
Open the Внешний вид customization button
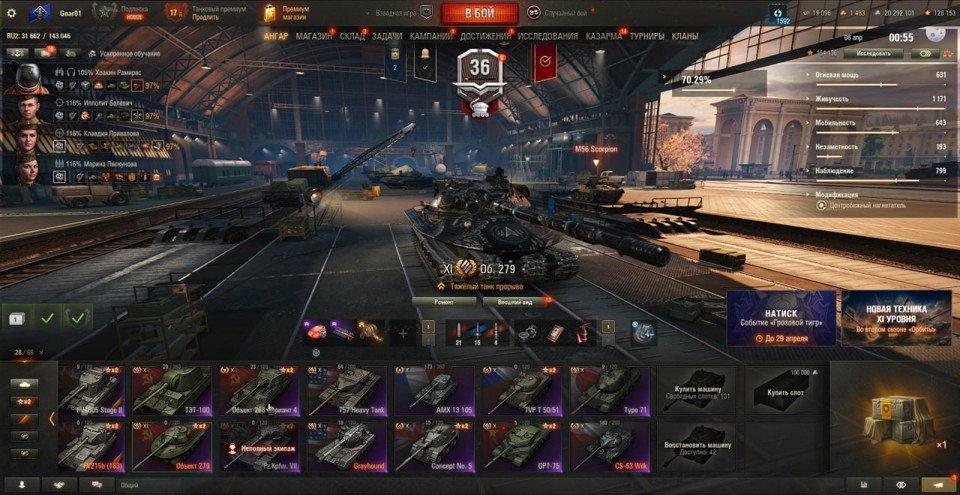click(x=514, y=300)
